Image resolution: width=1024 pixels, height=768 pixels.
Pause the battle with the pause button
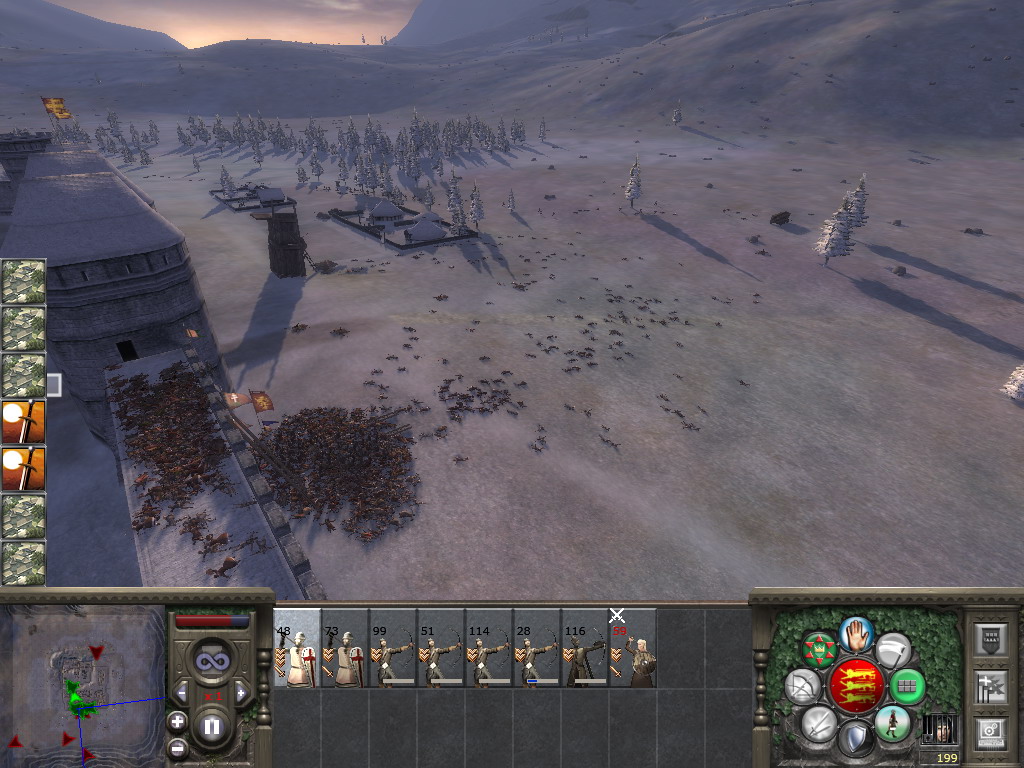point(211,726)
